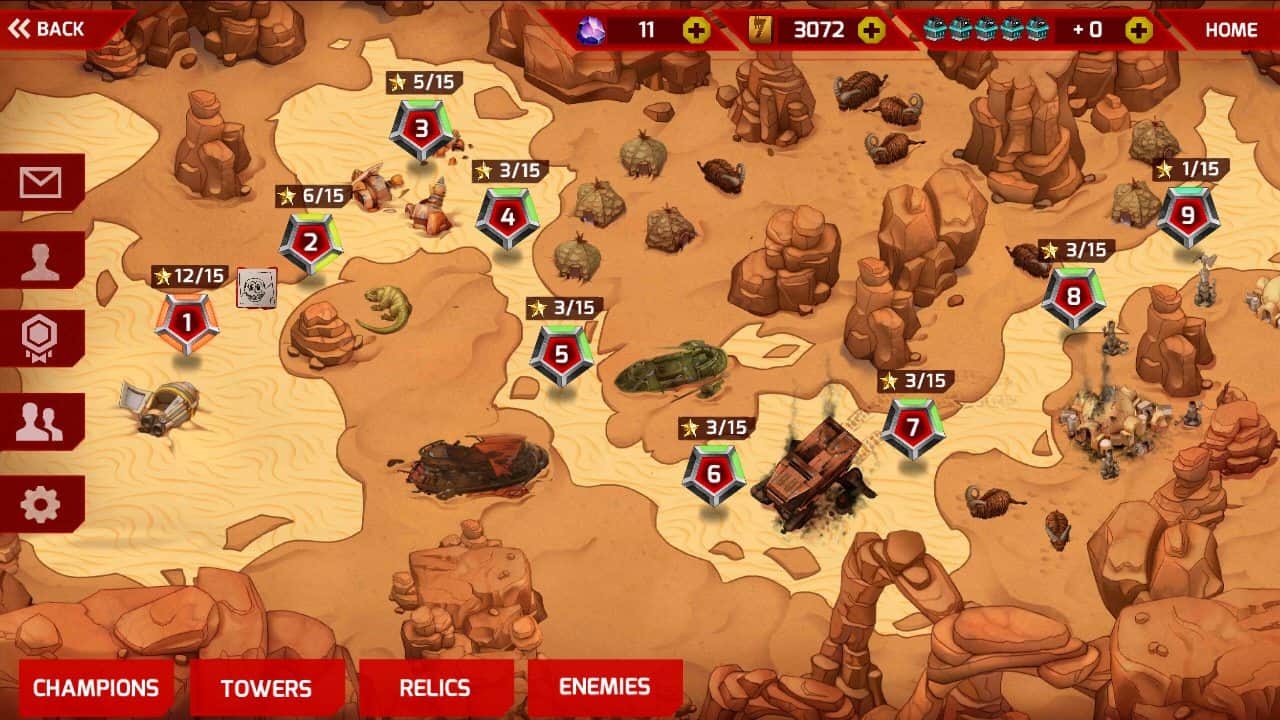Click the meme face avatar near level 1
Screen dimensions: 1280x720
click(x=256, y=288)
